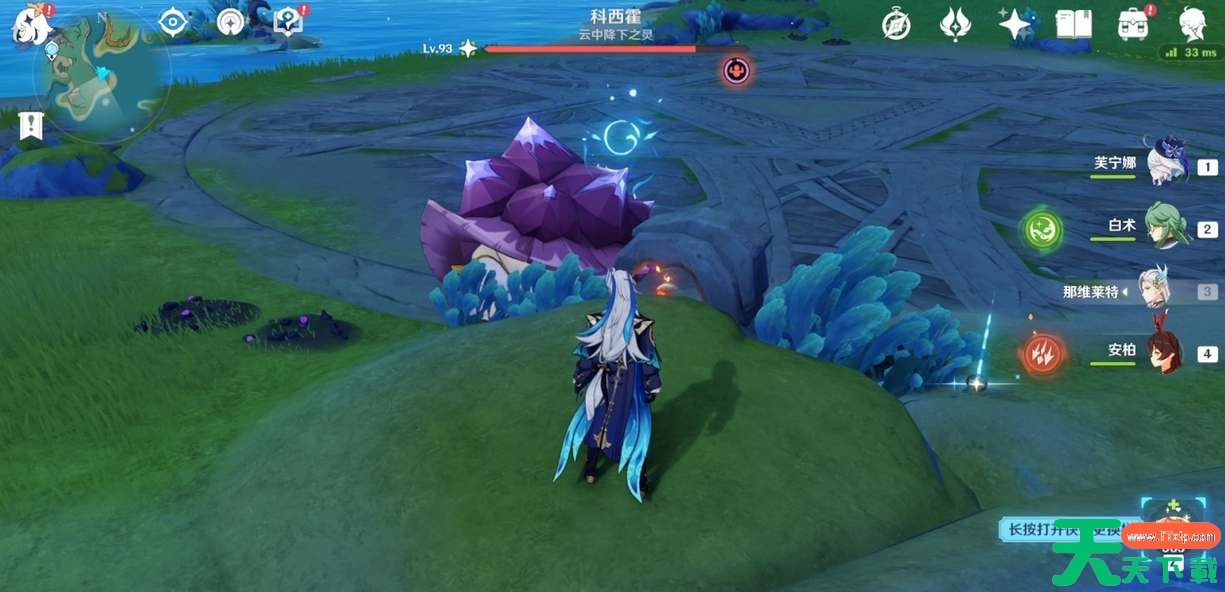Switch to party member 白术
Screen dimensions: 1225x592
coord(1165,227)
